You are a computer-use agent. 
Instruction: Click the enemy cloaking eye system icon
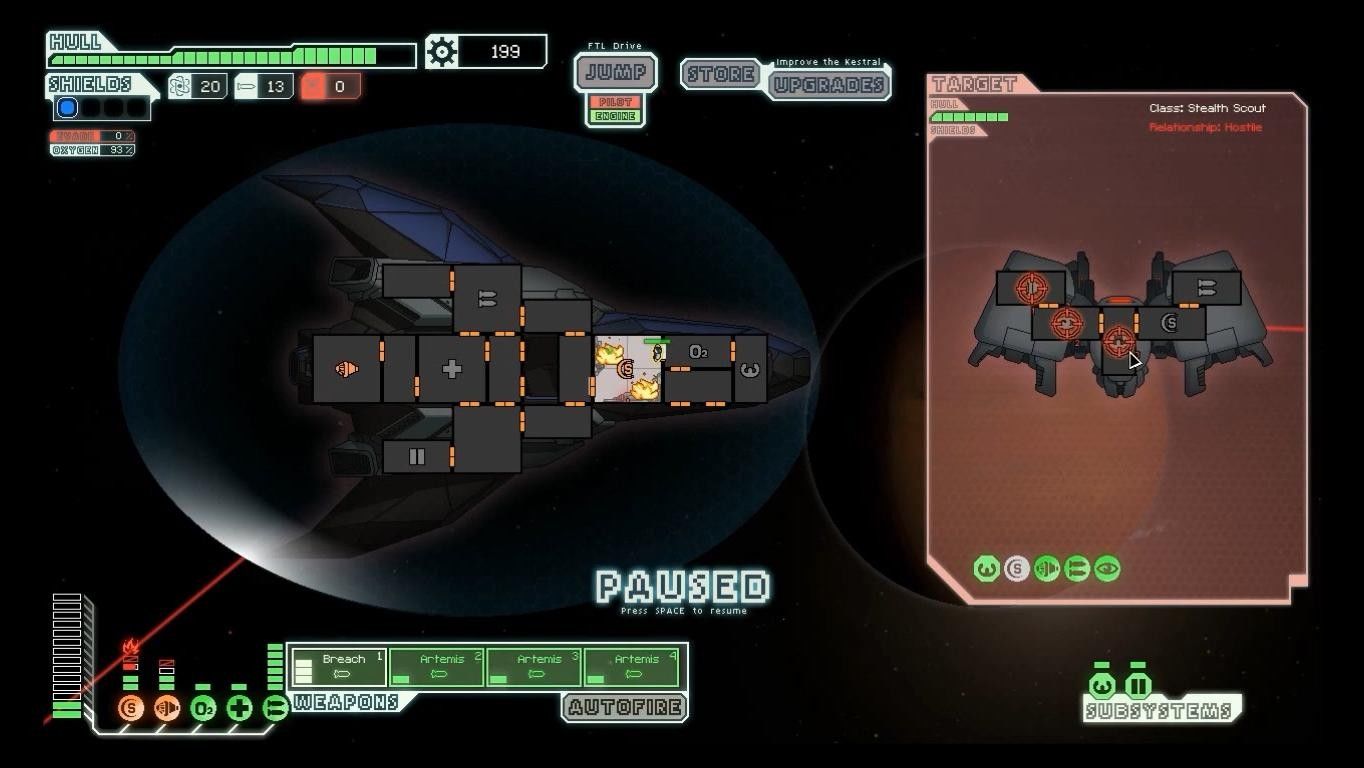tap(1107, 569)
